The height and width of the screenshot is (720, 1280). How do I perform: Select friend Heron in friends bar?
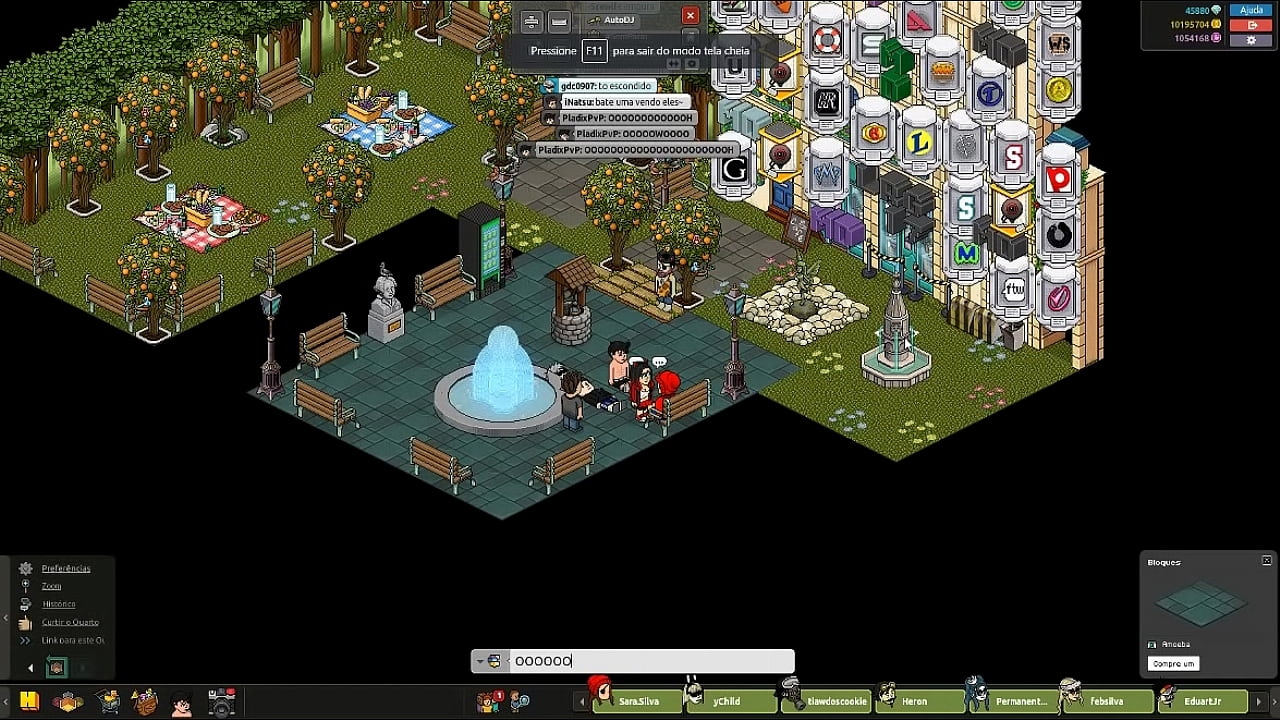click(x=913, y=702)
